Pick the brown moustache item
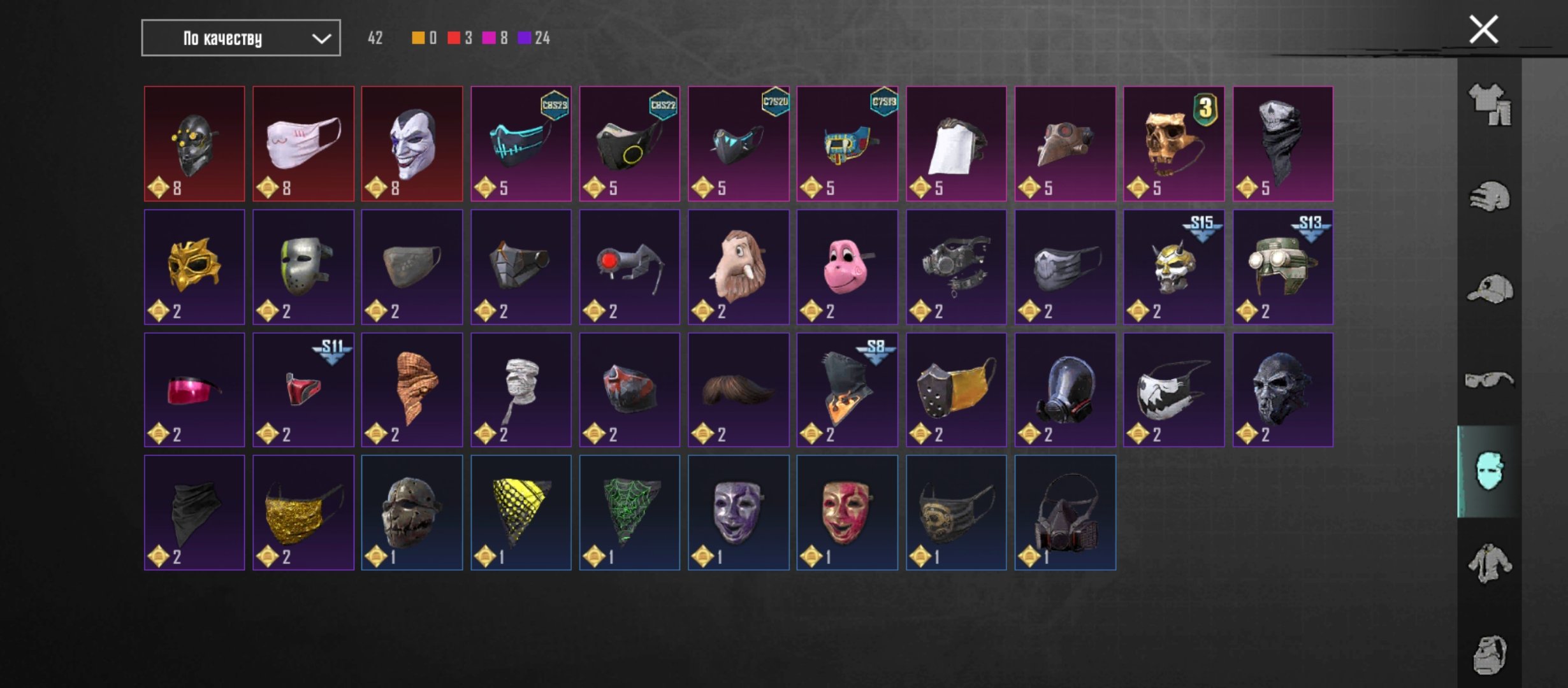 click(738, 390)
